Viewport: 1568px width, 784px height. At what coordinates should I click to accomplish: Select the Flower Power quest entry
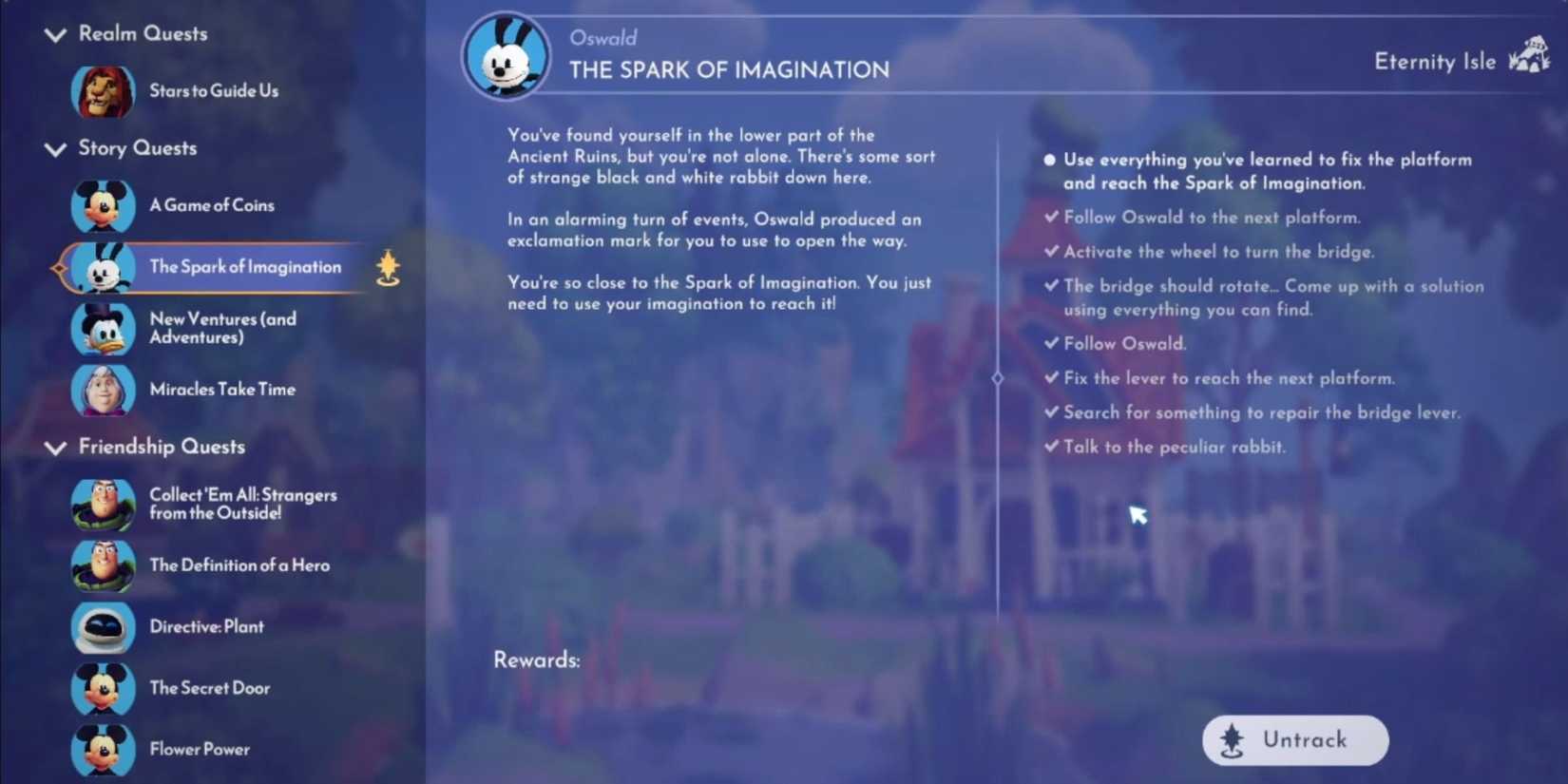200,749
